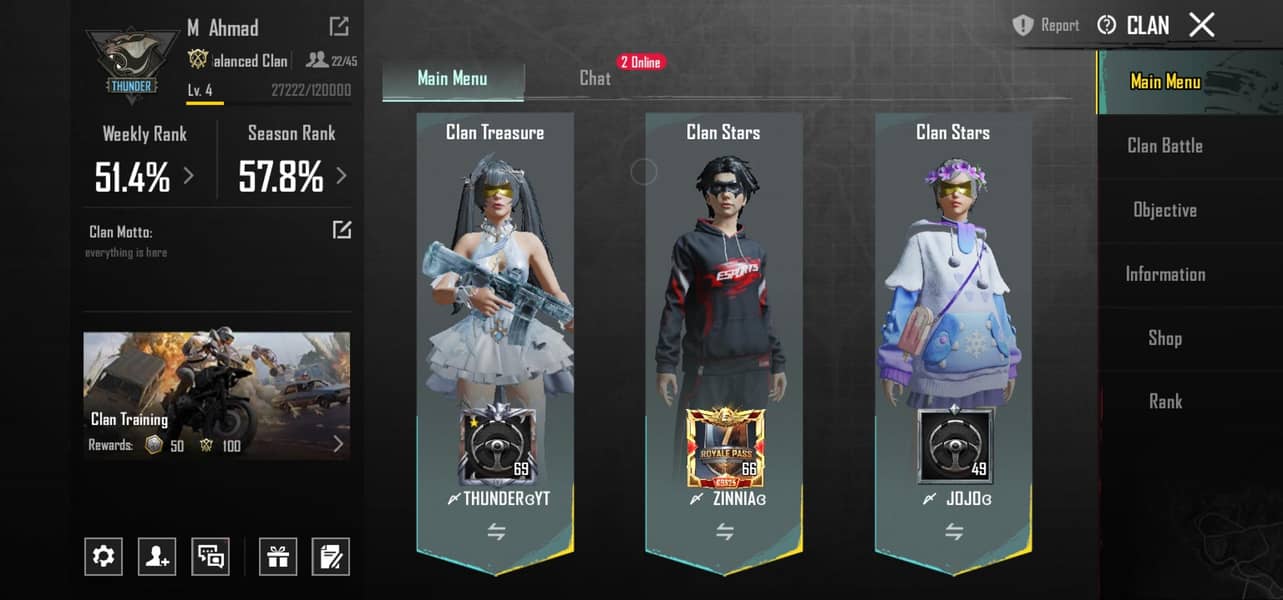1283x600 pixels.
Task: Open the gift box icon
Action: (277, 556)
